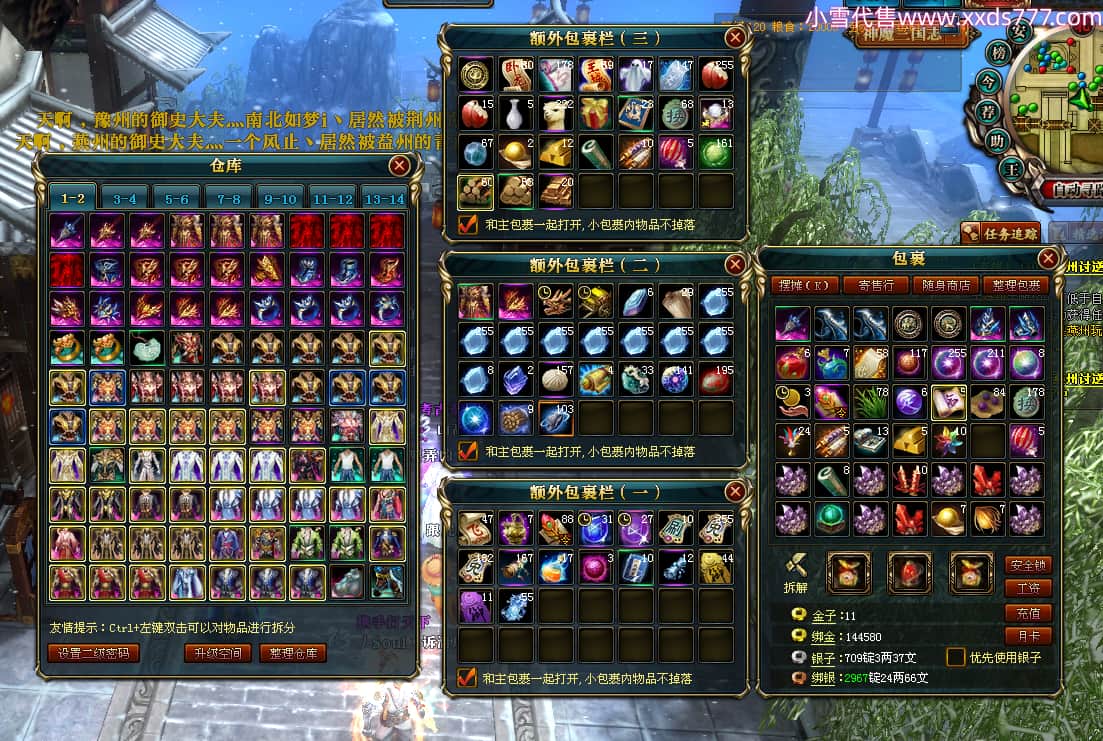The height and width of the screenshot is (741, 1103).
Task: Tidy the bag with 整理包裹
Action: tap(1014, 285)
